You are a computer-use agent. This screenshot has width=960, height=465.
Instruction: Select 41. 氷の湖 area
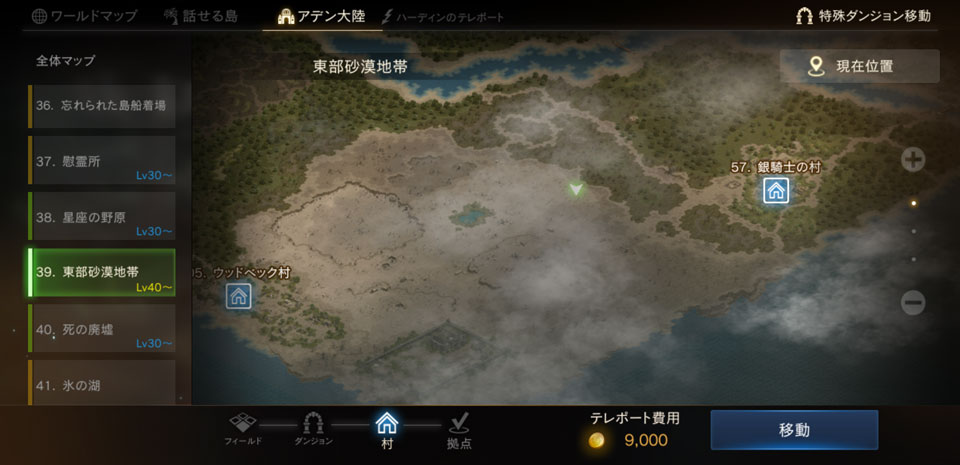tap(100, 384)
